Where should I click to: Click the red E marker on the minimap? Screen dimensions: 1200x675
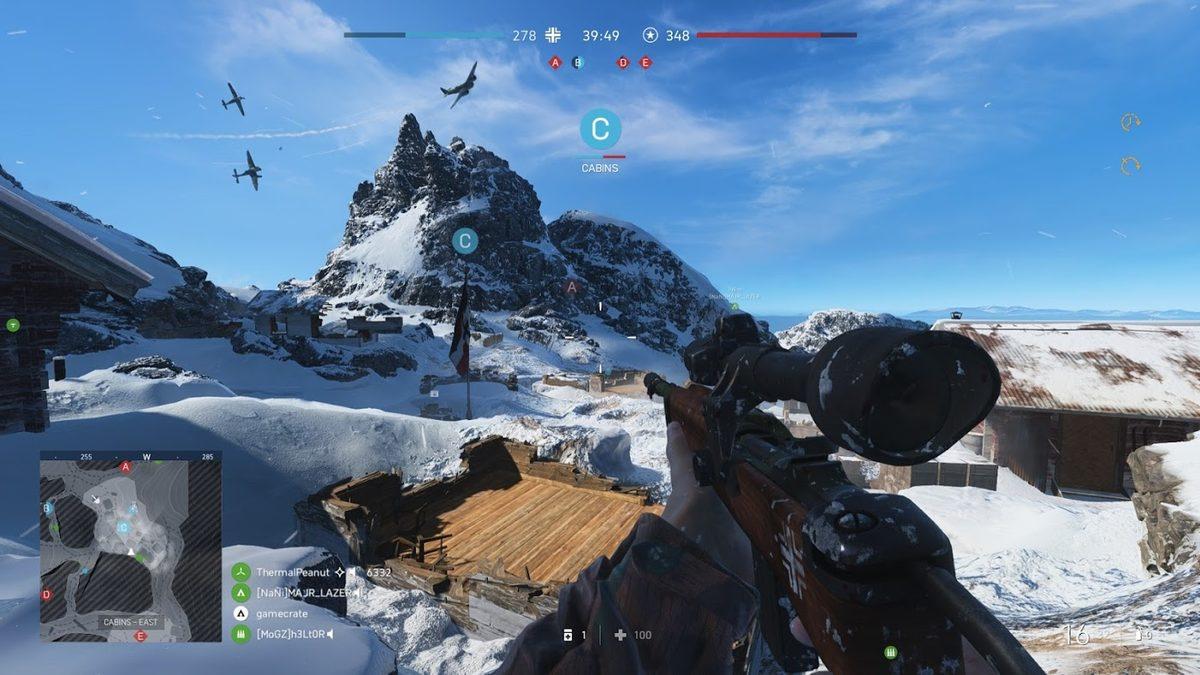(x=140, y=636)
